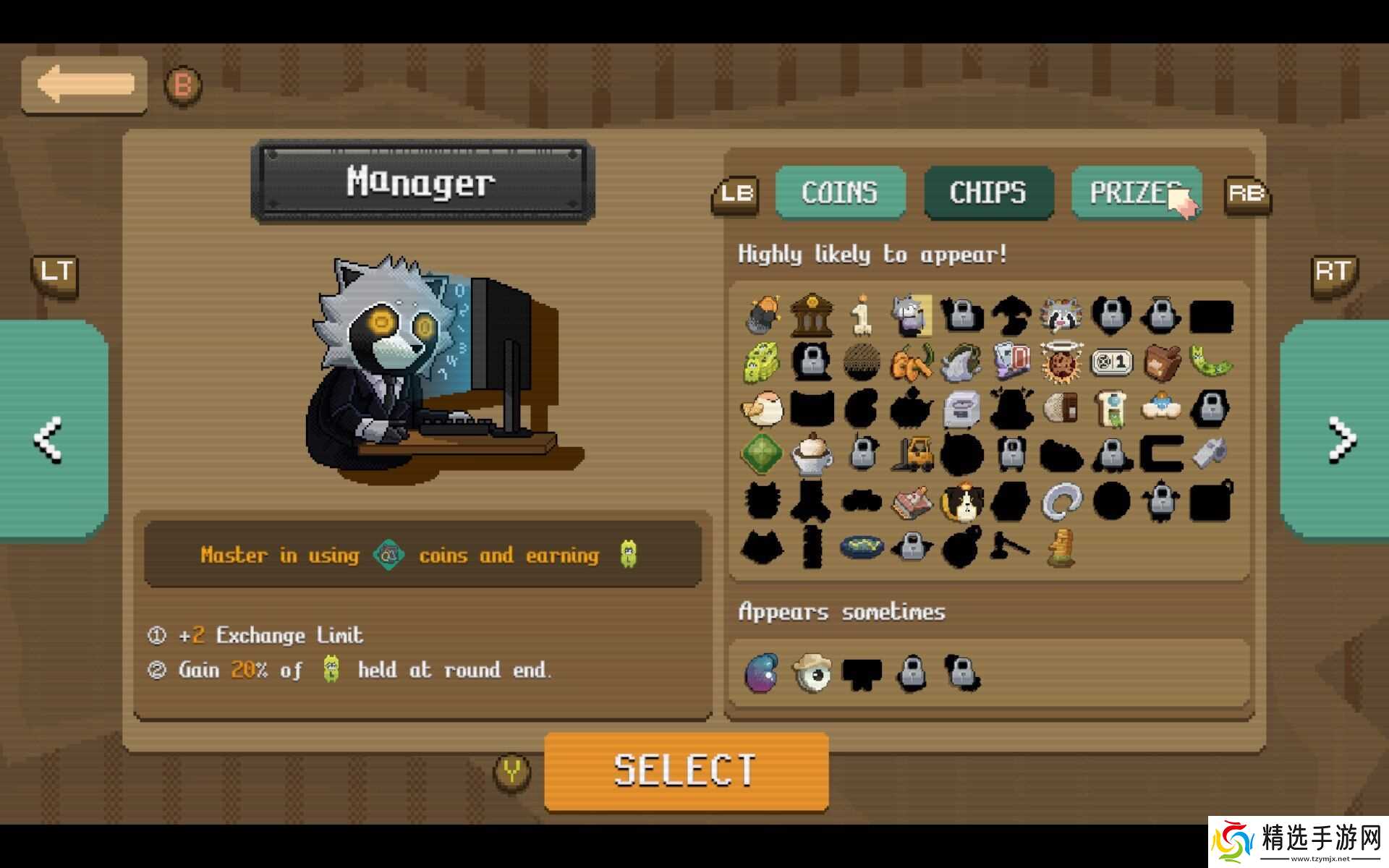Inspect the green clover gem chip

[x=762, y=454]
